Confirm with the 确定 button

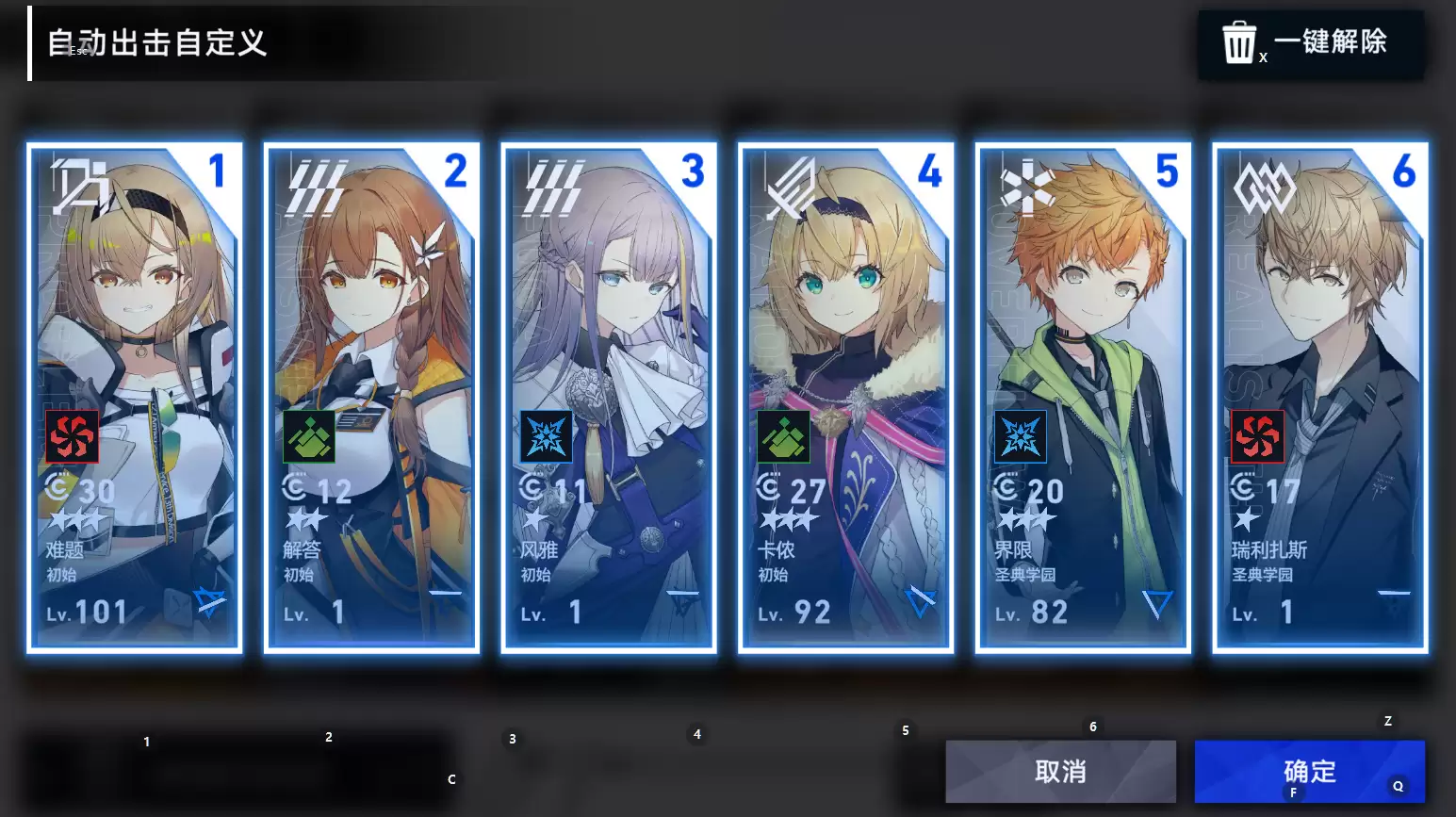point(1309,771)
